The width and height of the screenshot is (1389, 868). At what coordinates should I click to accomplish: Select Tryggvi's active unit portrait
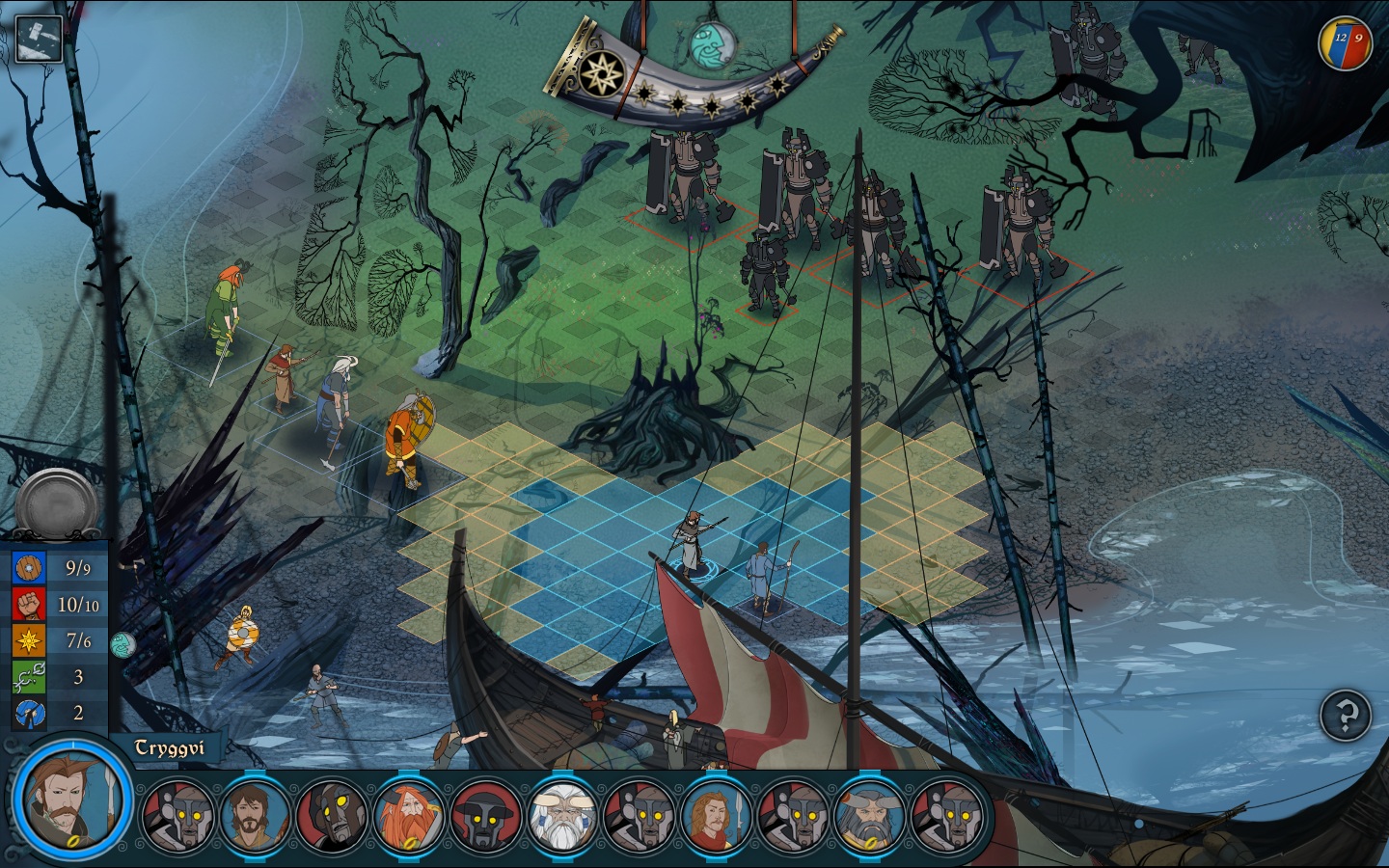click(72, 800)
